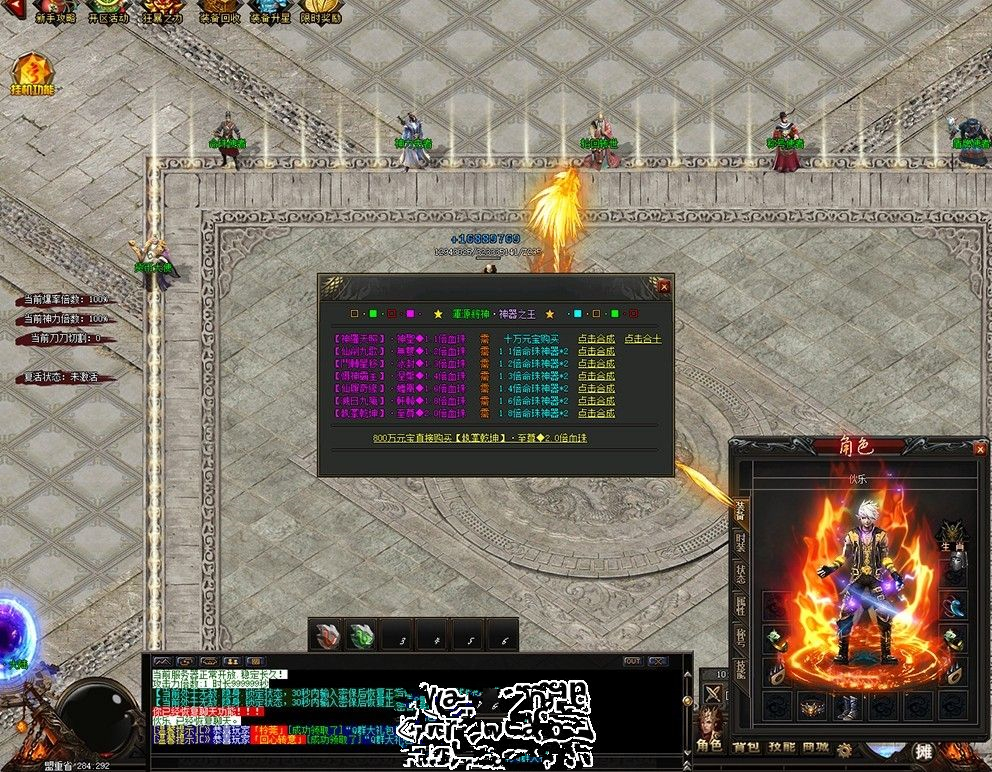Open the 摊 stall button
The image size is (992, 772).
(x=924, y=752)
